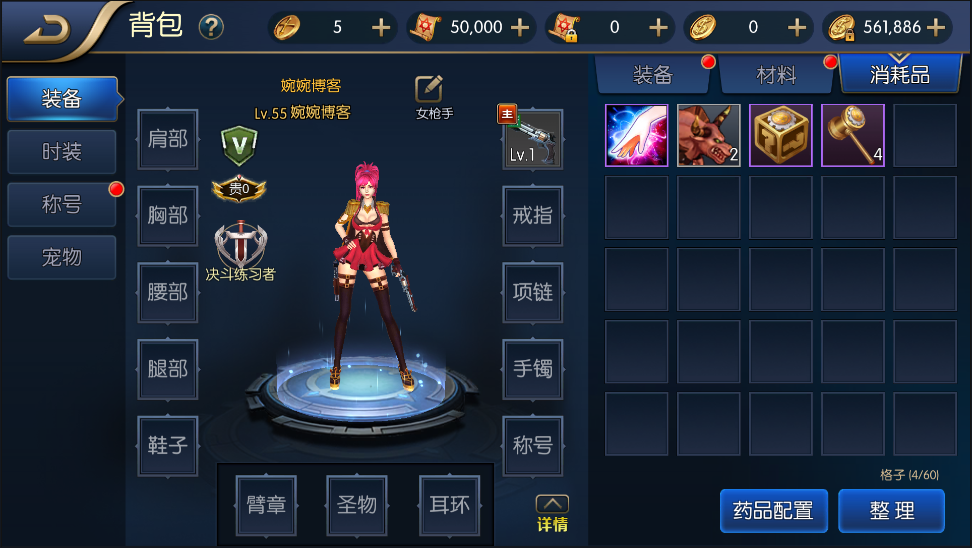
Task: Select the glowing hand consumable item
Action: [x=637, y=135]
